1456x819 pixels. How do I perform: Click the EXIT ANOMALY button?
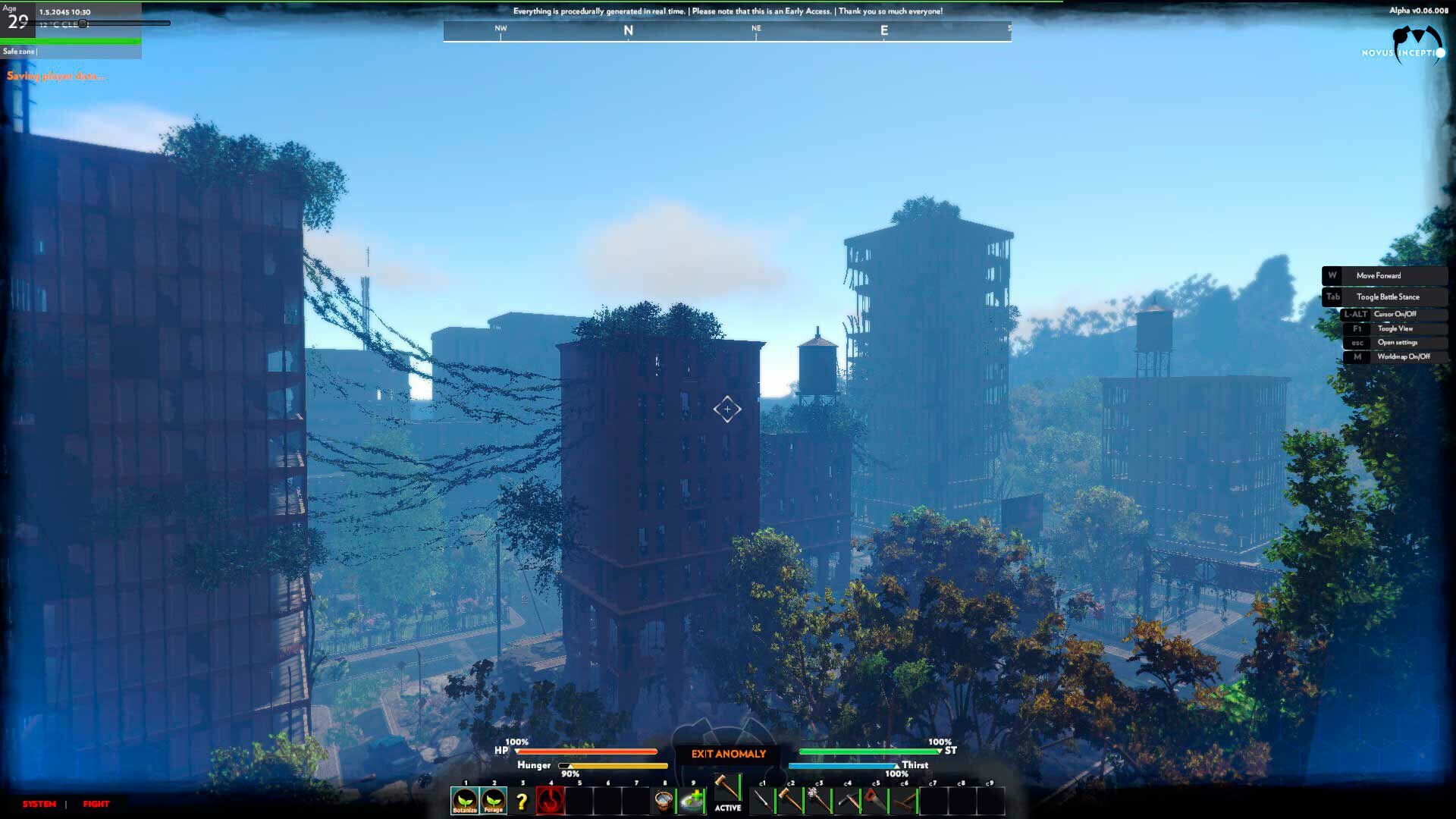728,754
